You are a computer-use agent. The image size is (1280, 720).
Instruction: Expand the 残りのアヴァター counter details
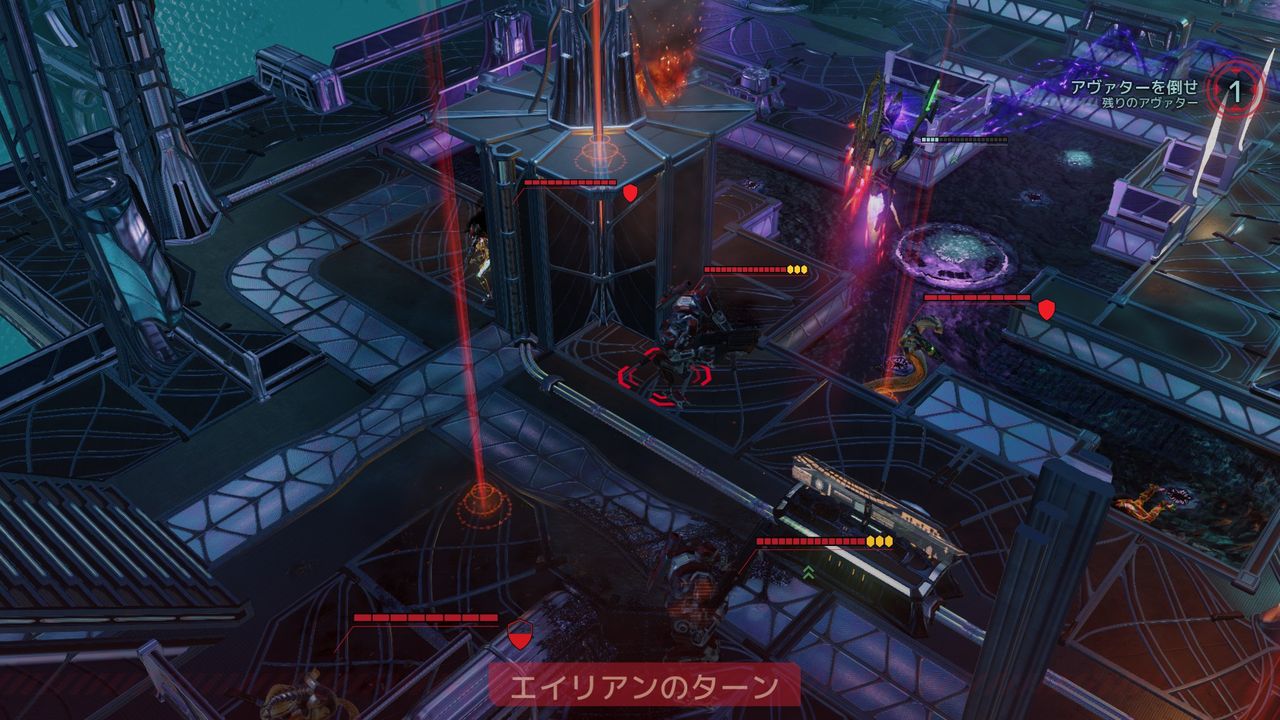tap(1150, 103)
